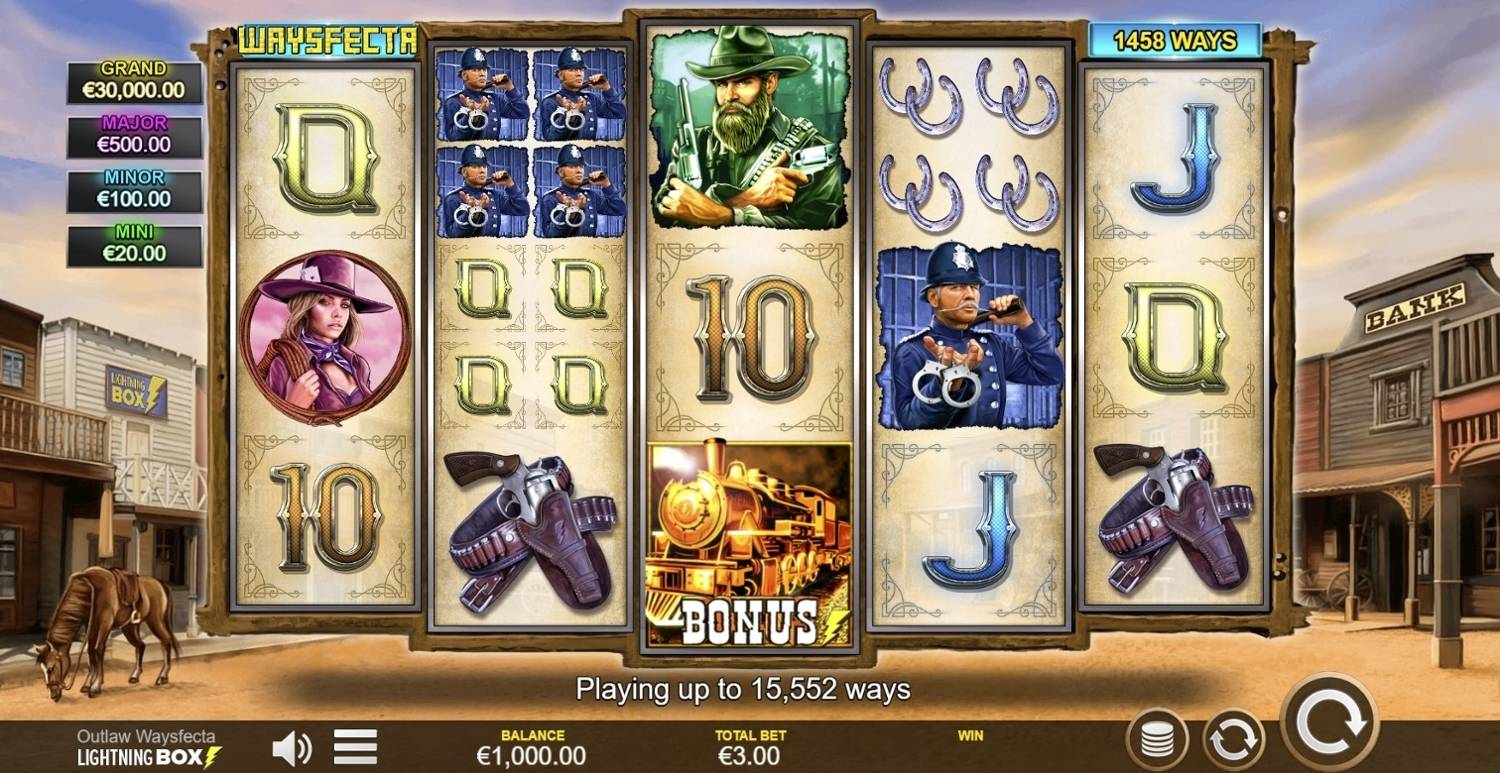Viewport: 1500px width, 773px height.
Task: Open the hamburger menu
Action: pos(355,747)
